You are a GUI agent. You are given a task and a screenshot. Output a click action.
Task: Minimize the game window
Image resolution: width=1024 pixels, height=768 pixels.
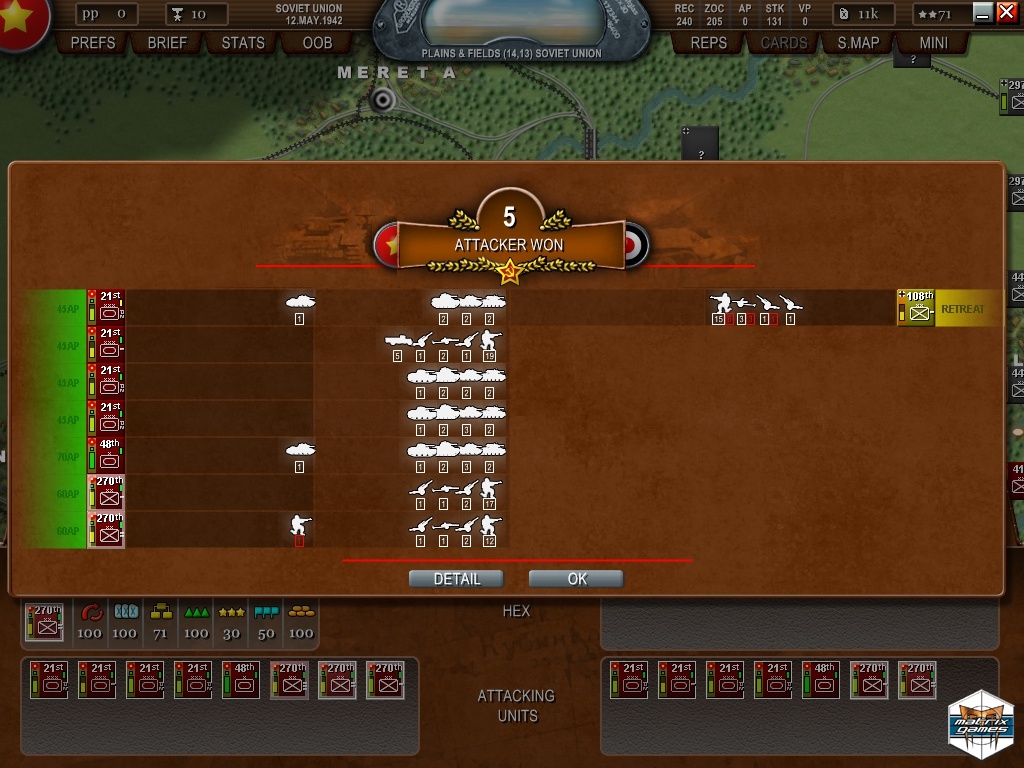pos(983,12)
